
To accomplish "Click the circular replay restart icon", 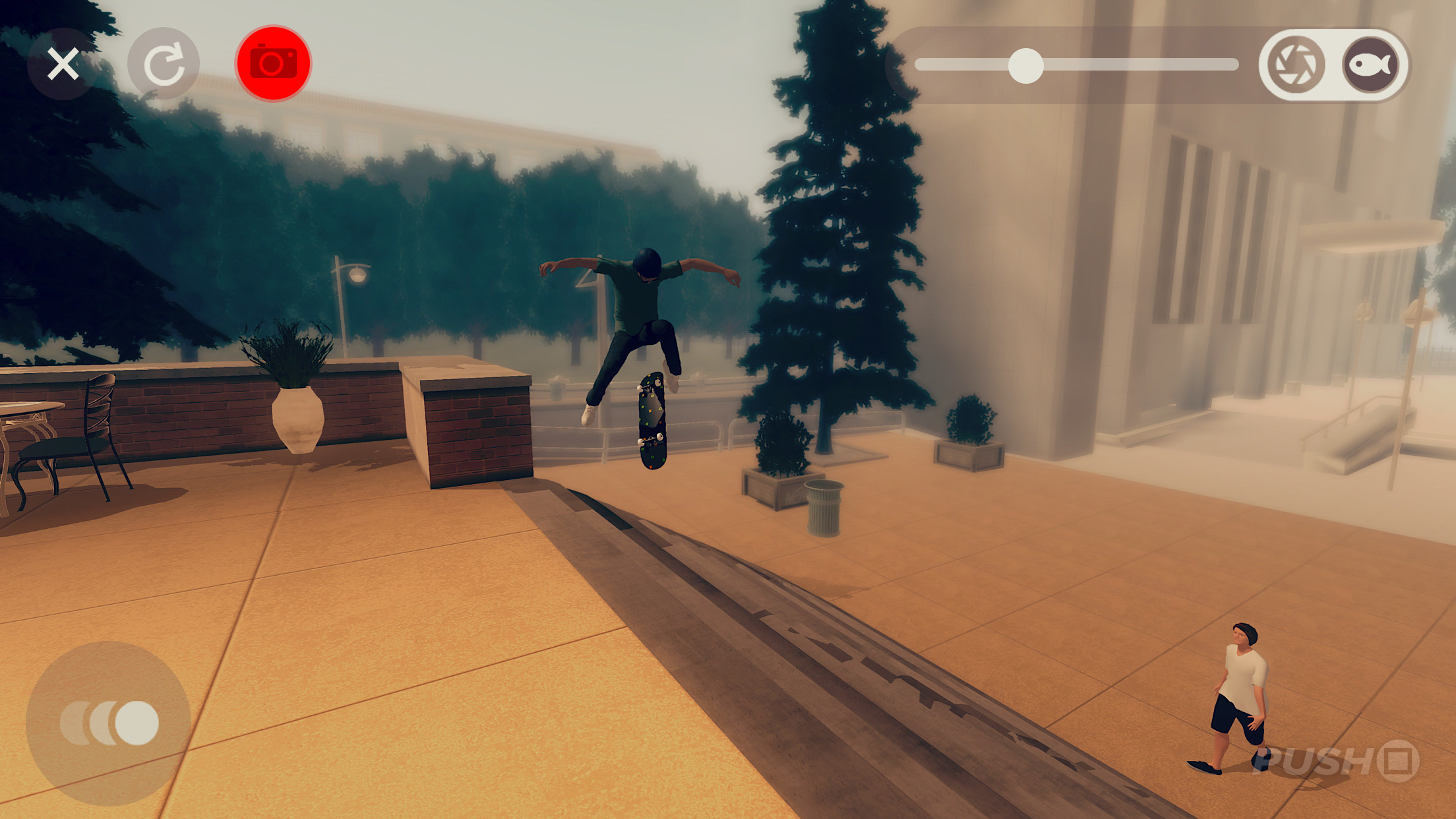I will [x=165, y=62].
